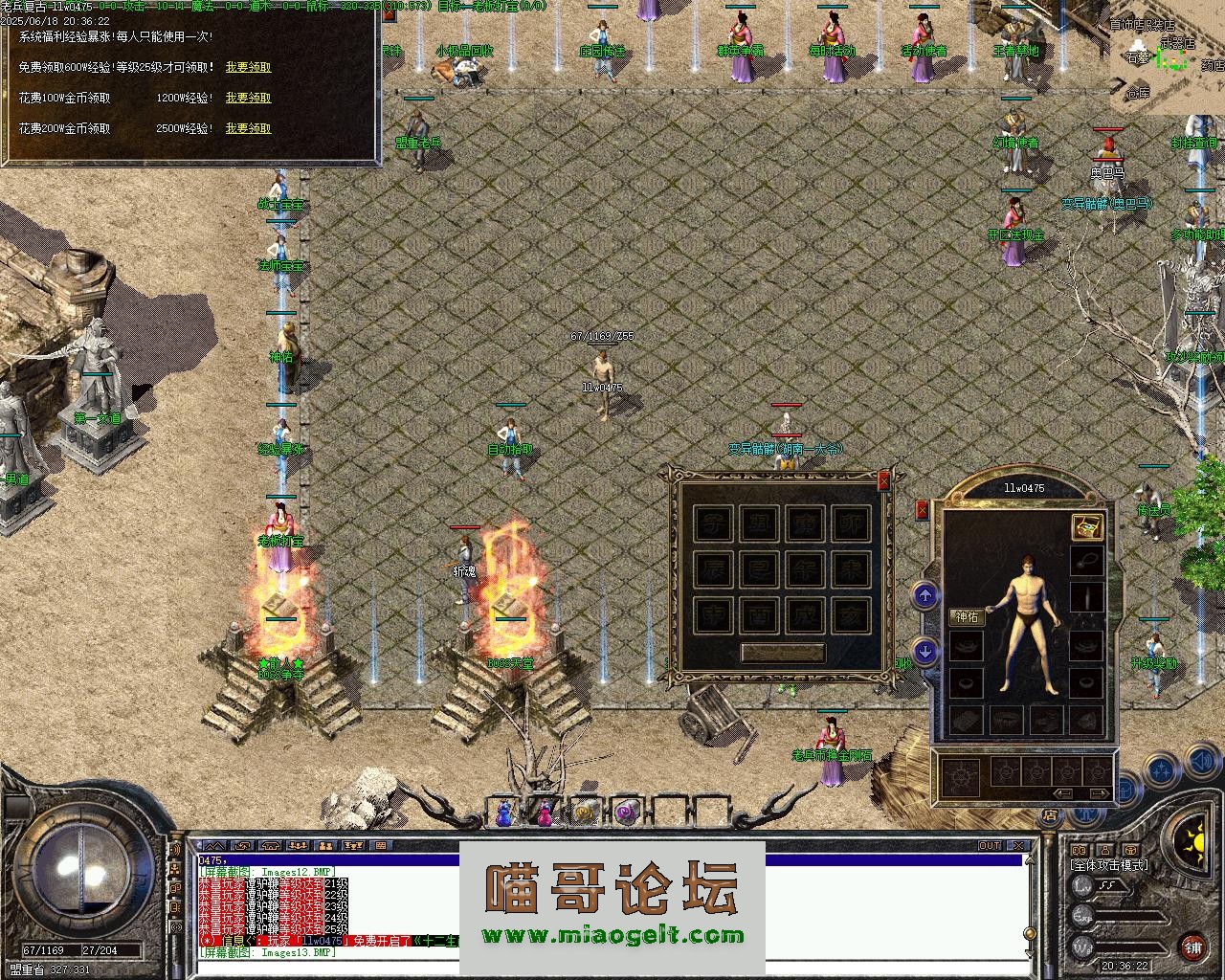Close the chat window with X button
Screen dimensions: 1225x980
(x=1018, y=846)
